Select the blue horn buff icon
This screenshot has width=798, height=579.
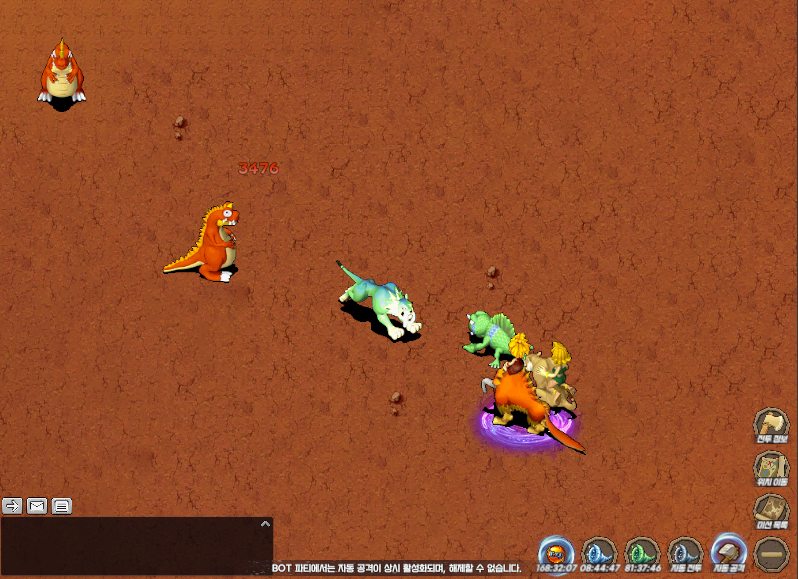[x=599, y=553]
